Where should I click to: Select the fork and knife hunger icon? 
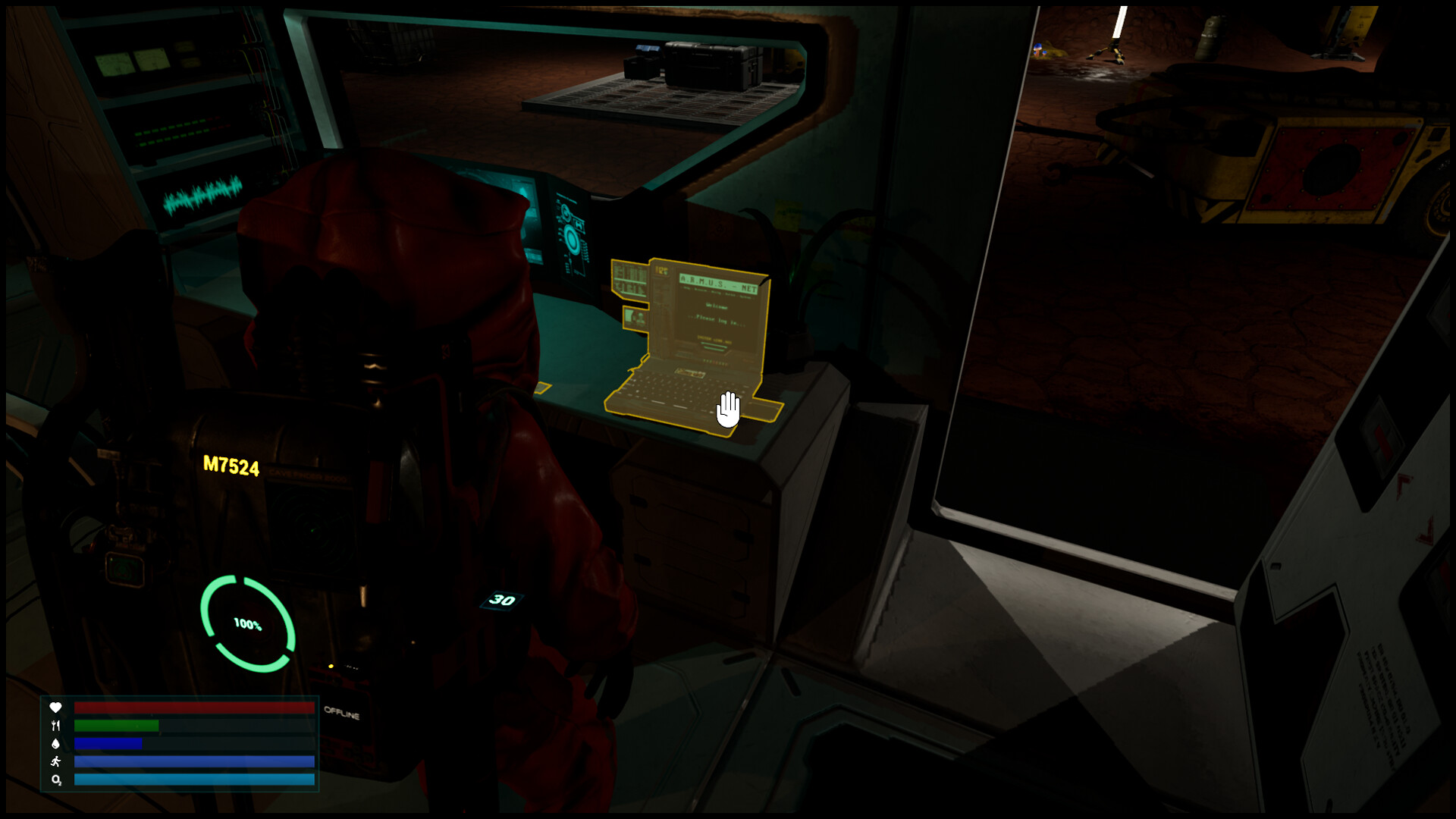56,726
